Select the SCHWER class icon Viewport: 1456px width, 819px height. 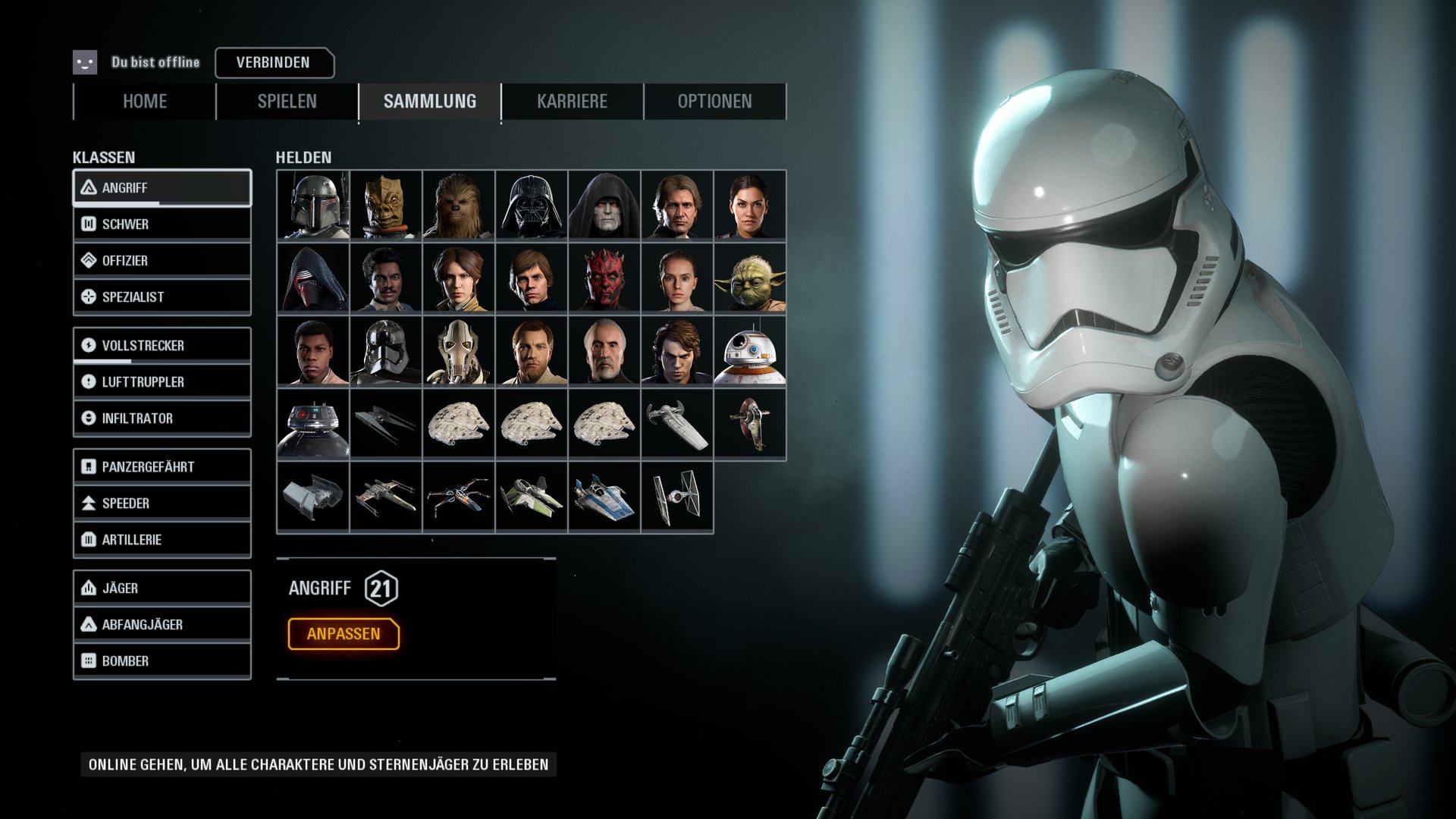coord(89,224)
